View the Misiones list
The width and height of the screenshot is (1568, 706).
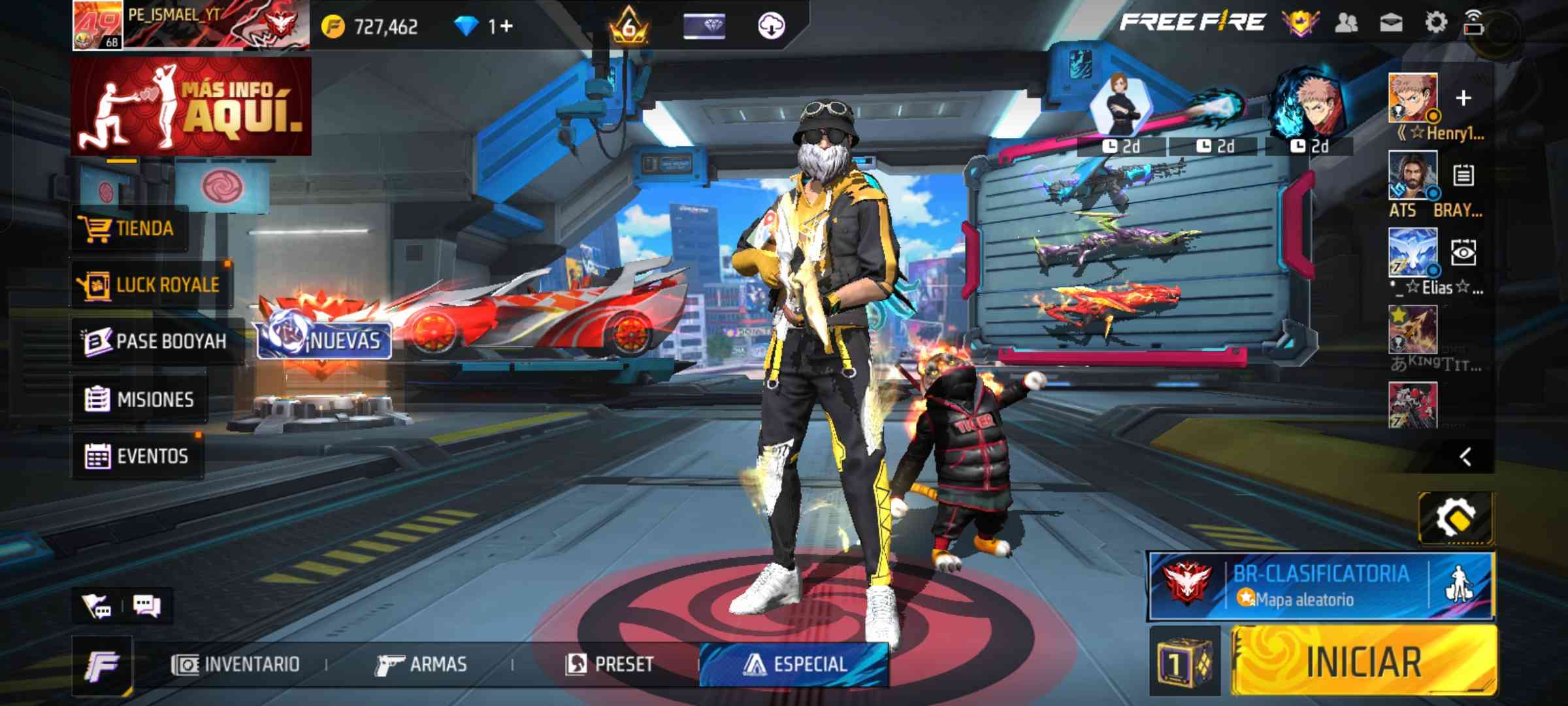[x=140, y=399]
